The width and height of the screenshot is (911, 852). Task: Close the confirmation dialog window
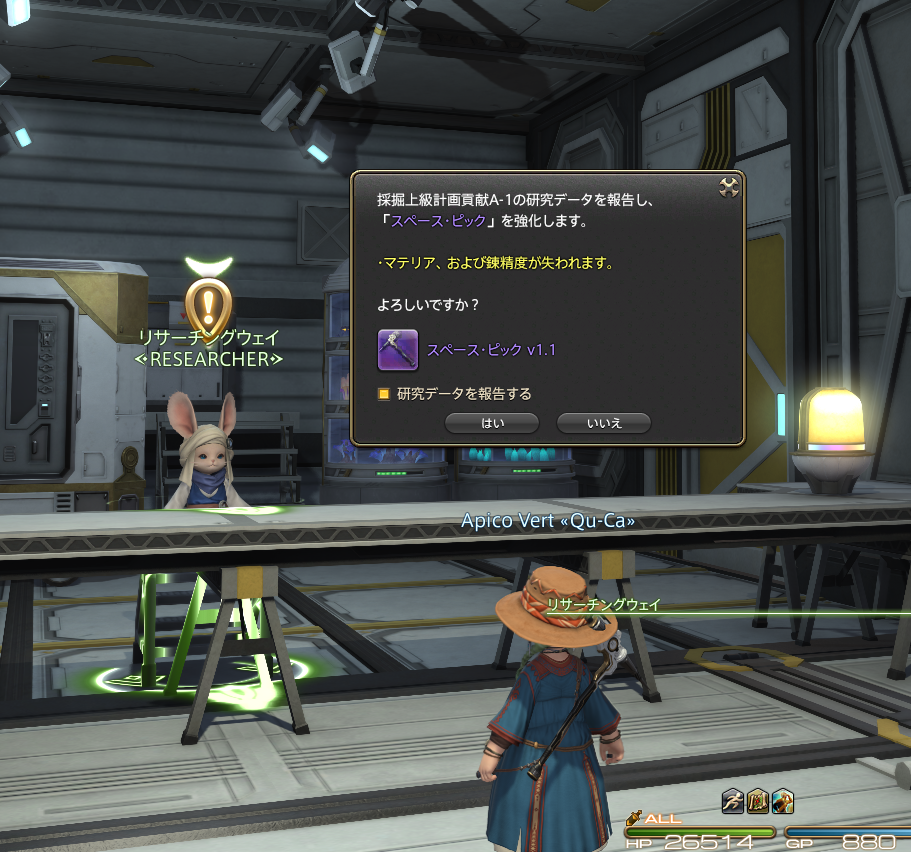tap(729, 187)
